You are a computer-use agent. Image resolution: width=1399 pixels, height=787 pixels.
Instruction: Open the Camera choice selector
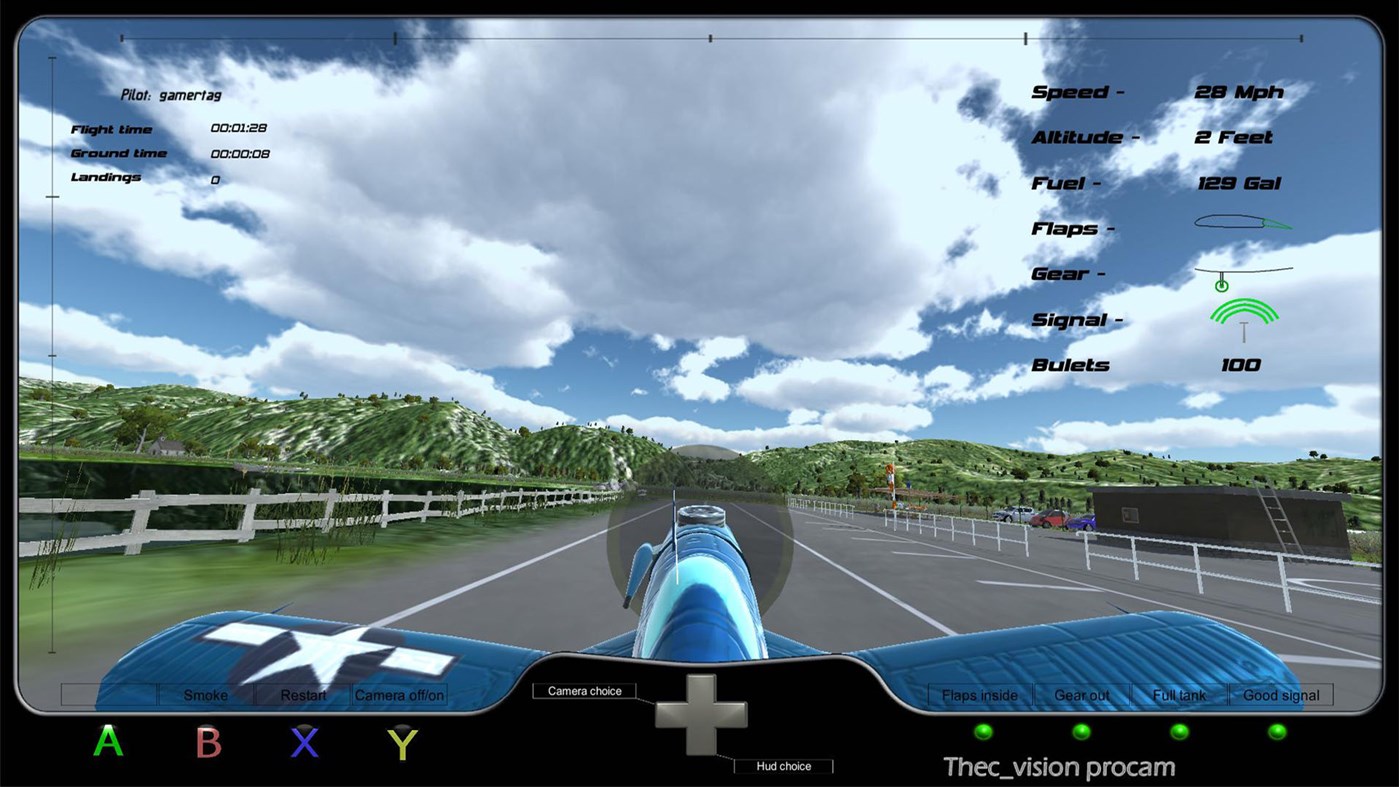click(584, 690)
